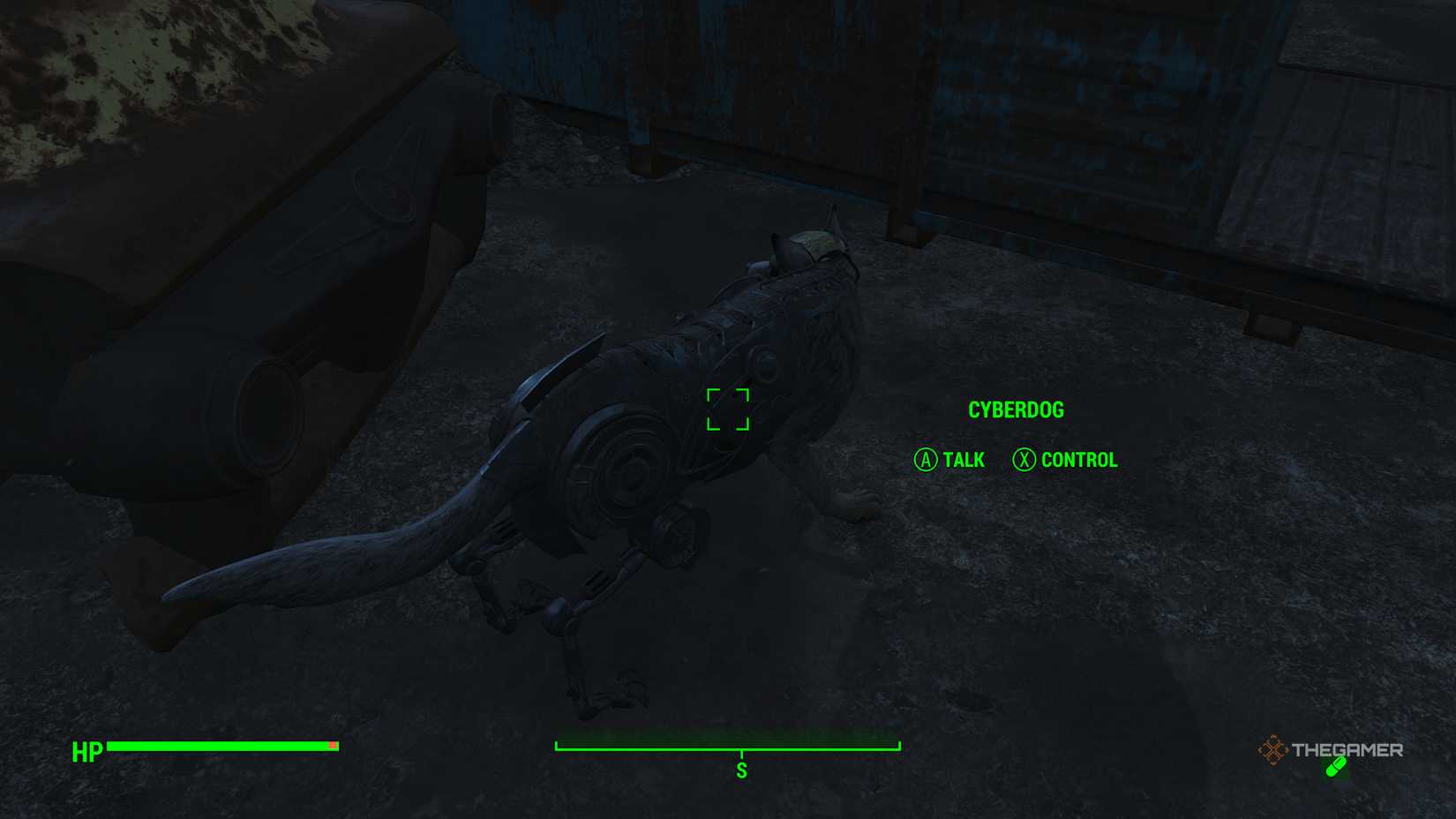Click the S marker on the compass
The width and height of the screenshot is (1456, 819).
tap(744, 769)
